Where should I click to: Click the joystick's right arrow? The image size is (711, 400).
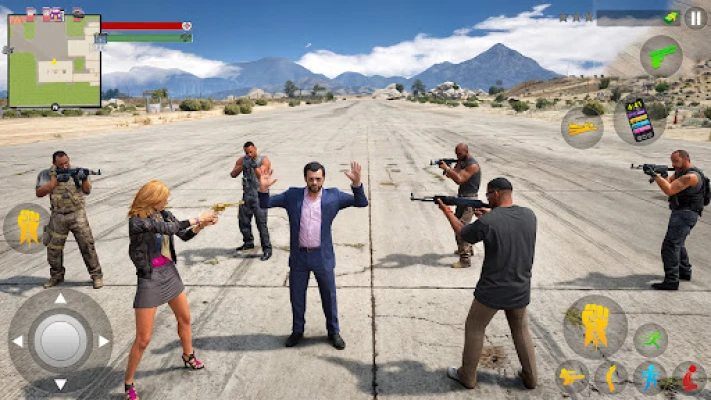tap(103, 341)
